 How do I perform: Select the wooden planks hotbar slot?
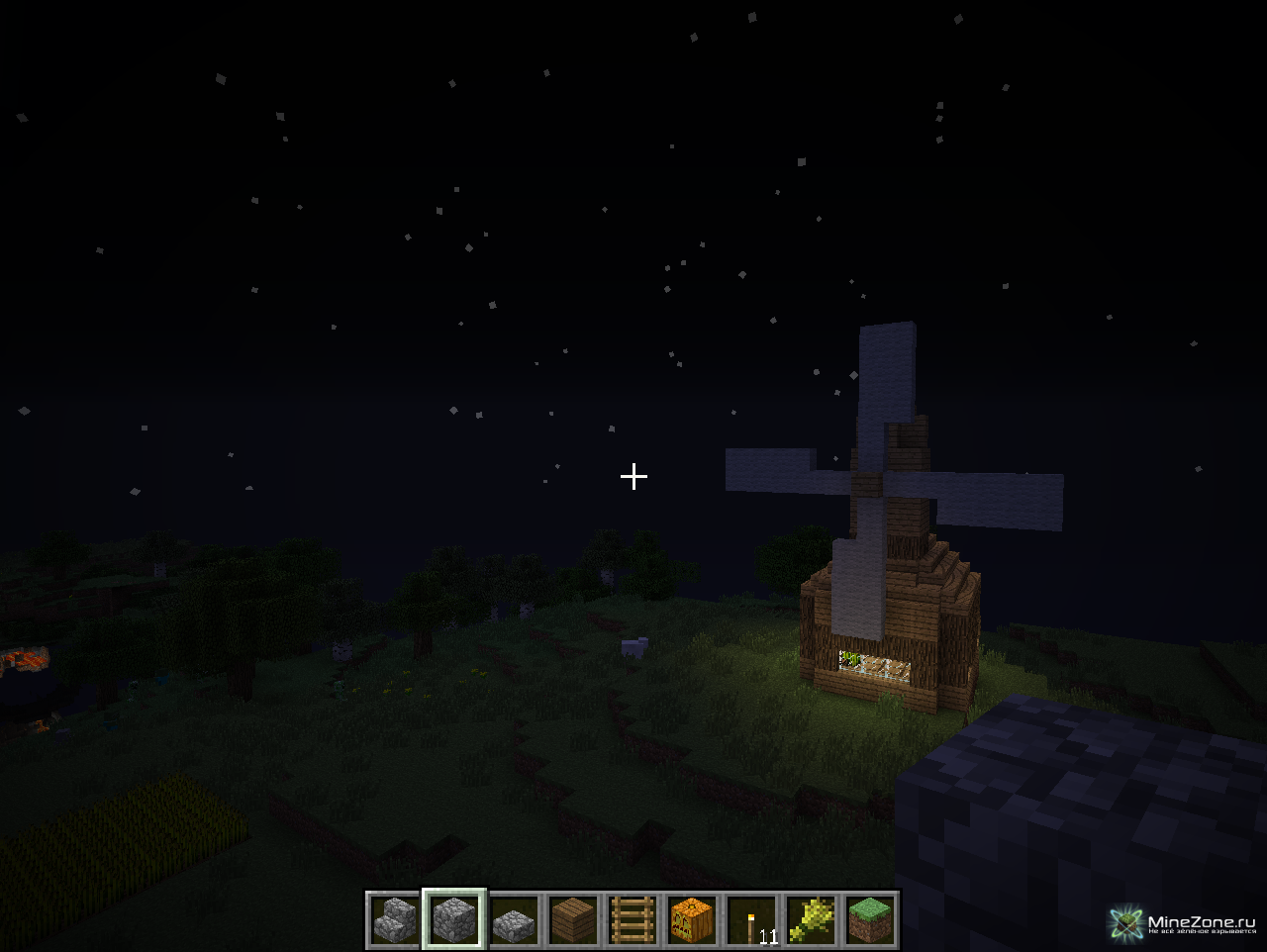click(573, 920)
